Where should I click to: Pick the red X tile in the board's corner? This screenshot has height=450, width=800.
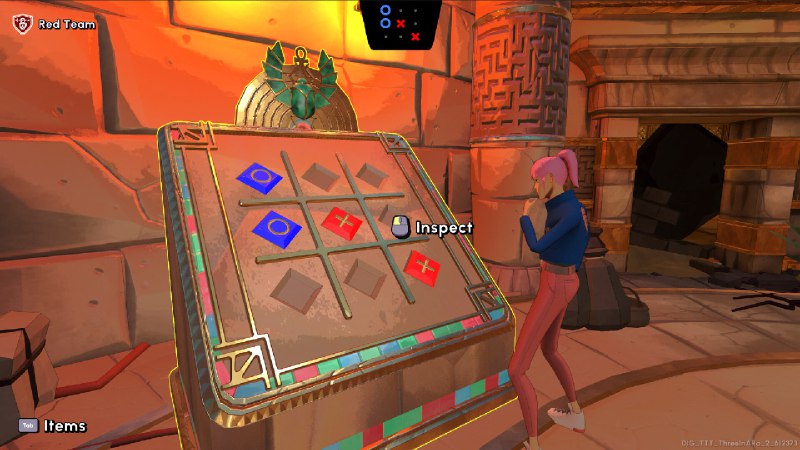tap(423, 267)
